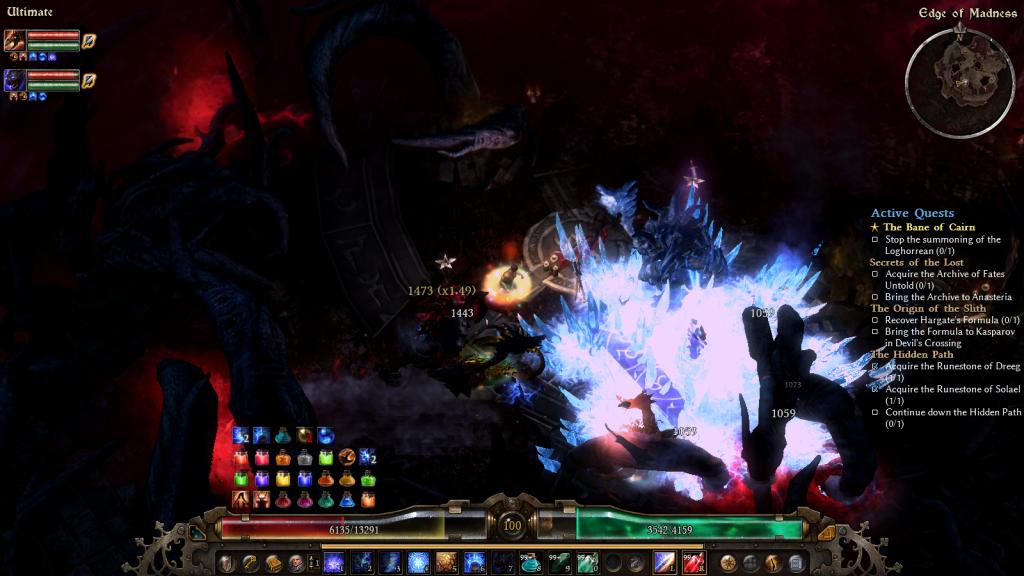Select The Hidden Path quest
Image resolution: width=1024 pixels, height=576 pixels.
(x=911, y=354)
